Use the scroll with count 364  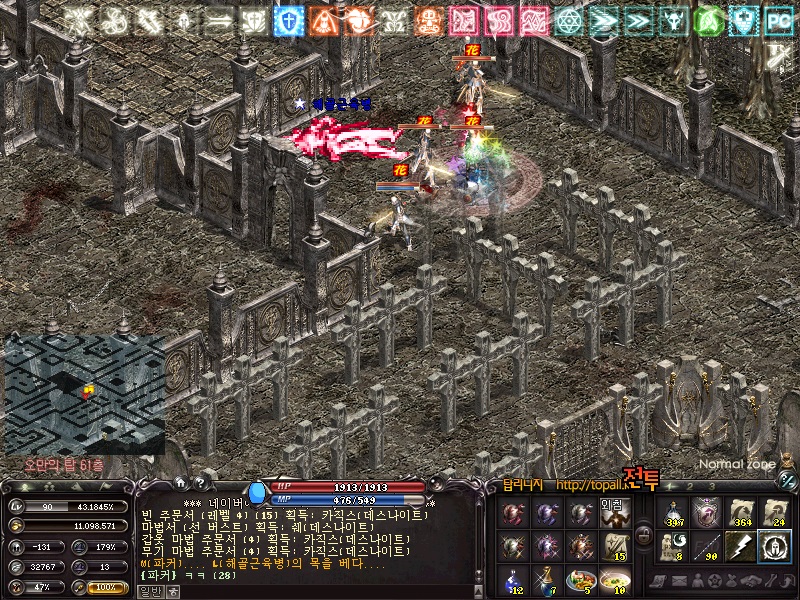[740, 512]
